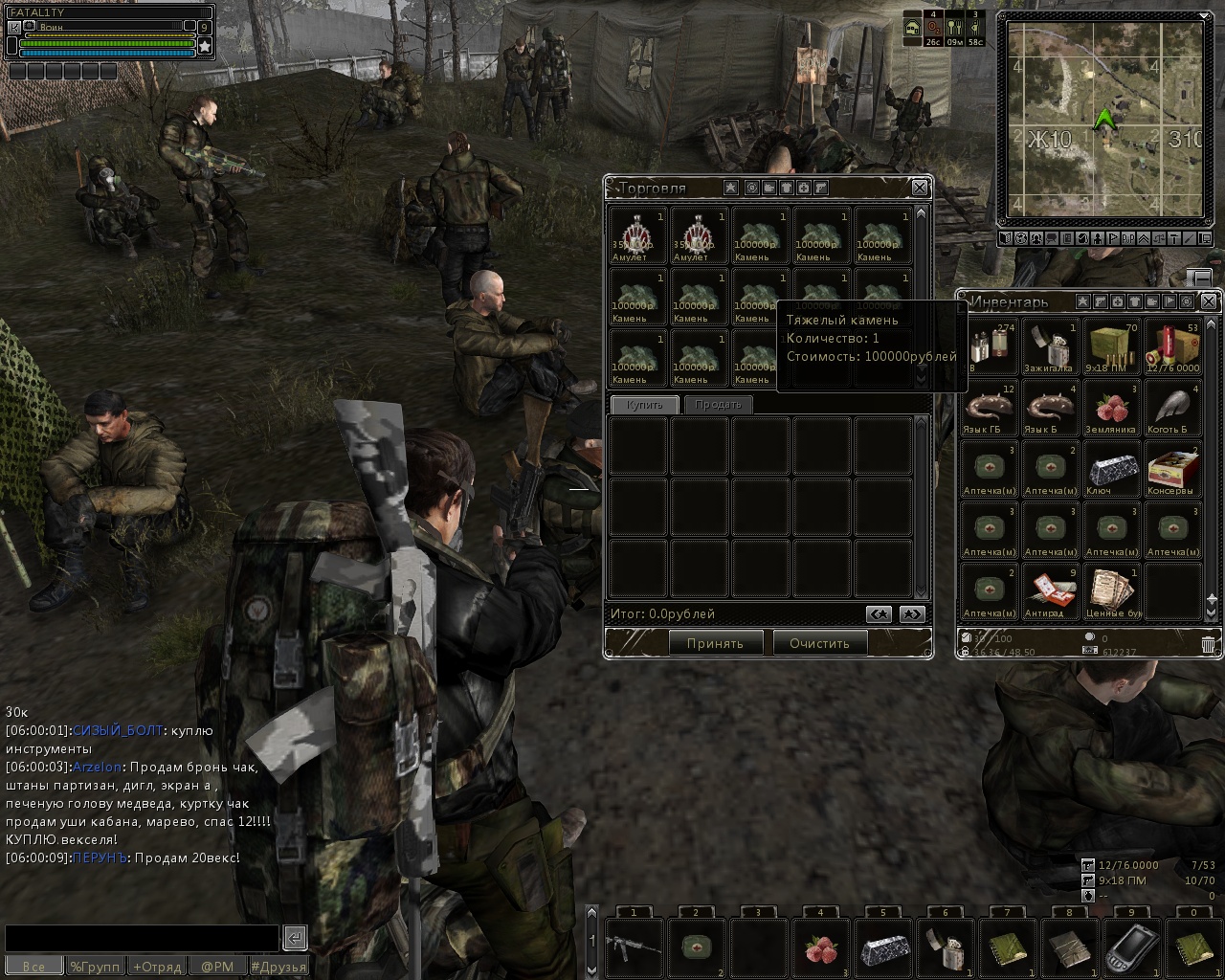The height and width of the screenshot is (980, 1225).
Task: Select the Купить buy tab
Action: pos(644,405)
